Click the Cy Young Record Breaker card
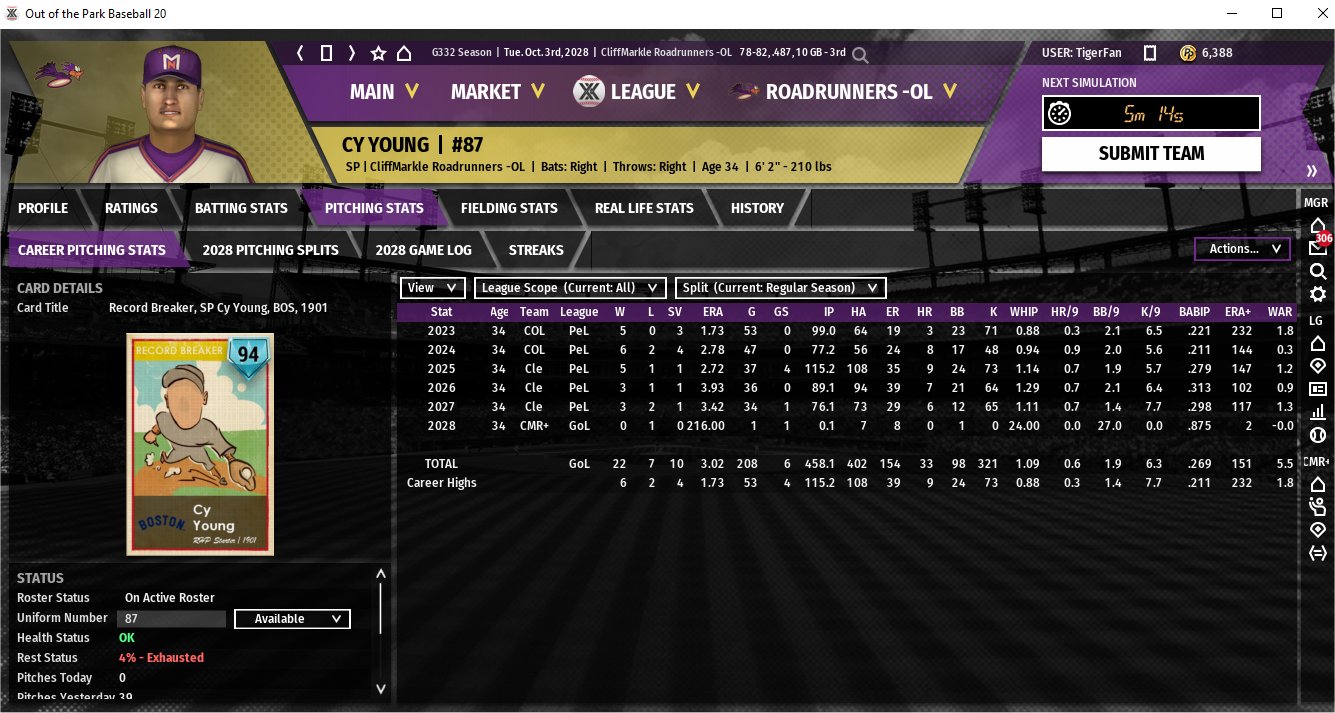 [200, 444]
